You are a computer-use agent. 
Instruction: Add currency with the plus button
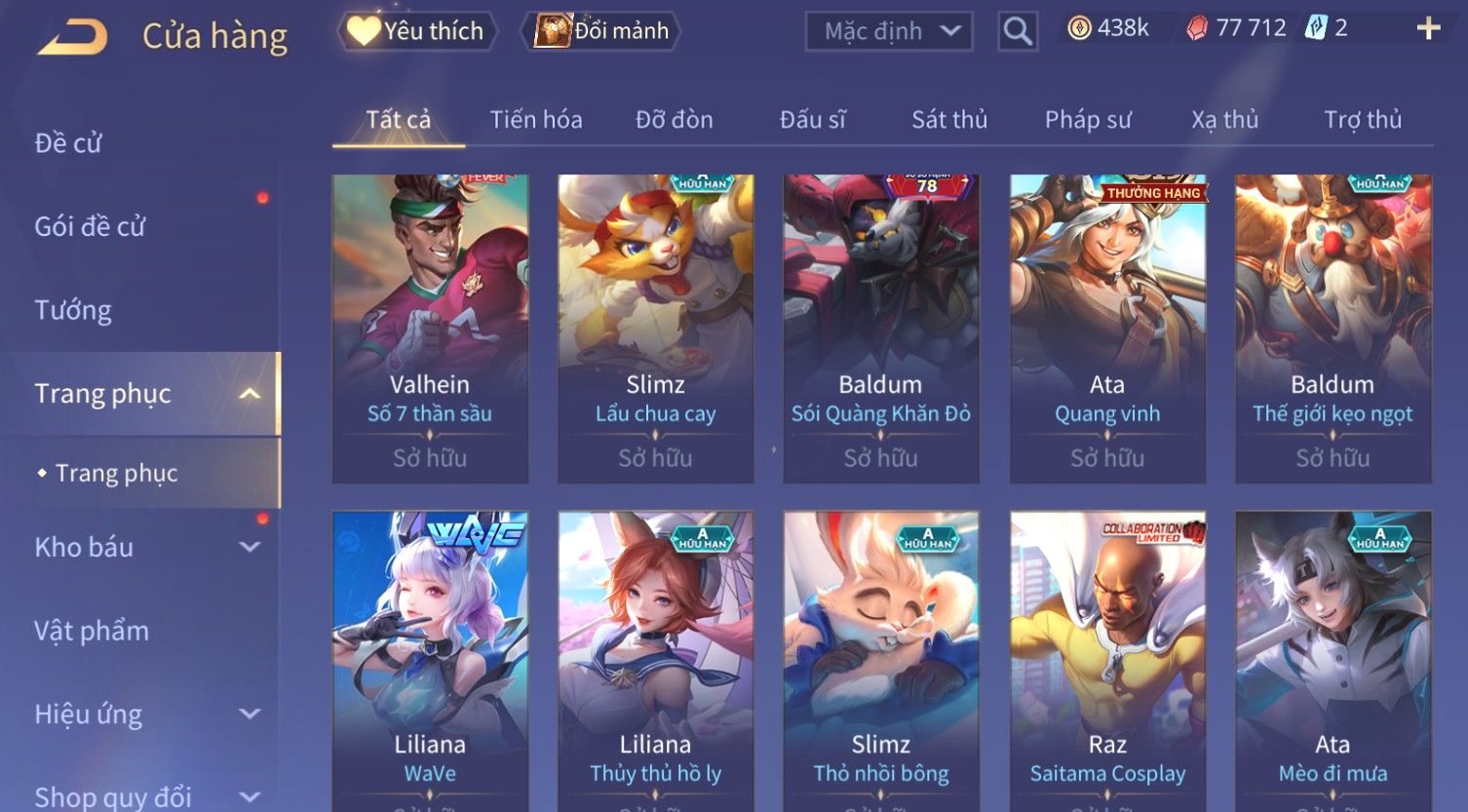(1428, 28)
